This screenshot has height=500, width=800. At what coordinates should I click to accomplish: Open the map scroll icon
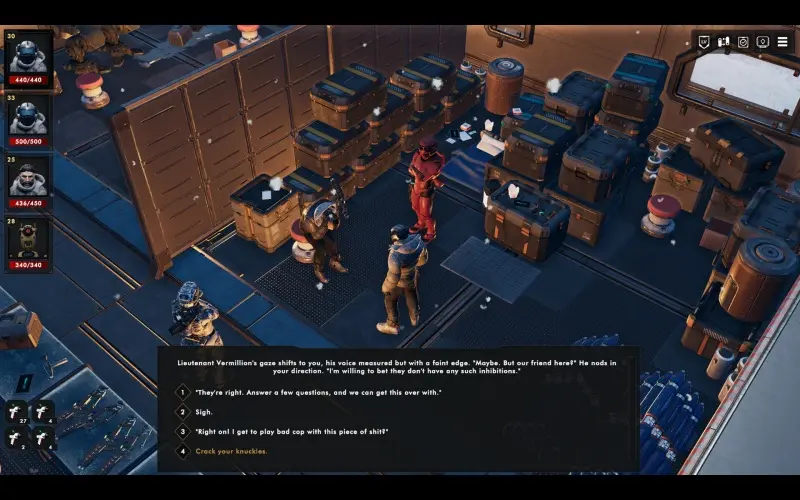point(723,42)
